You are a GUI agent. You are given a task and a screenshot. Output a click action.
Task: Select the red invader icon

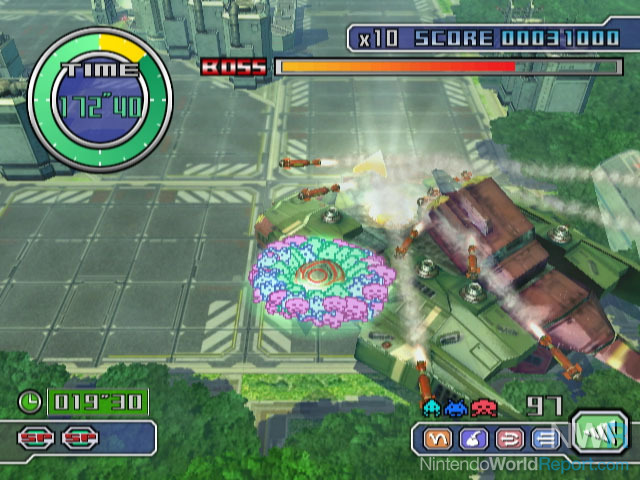tap(482, 408)
